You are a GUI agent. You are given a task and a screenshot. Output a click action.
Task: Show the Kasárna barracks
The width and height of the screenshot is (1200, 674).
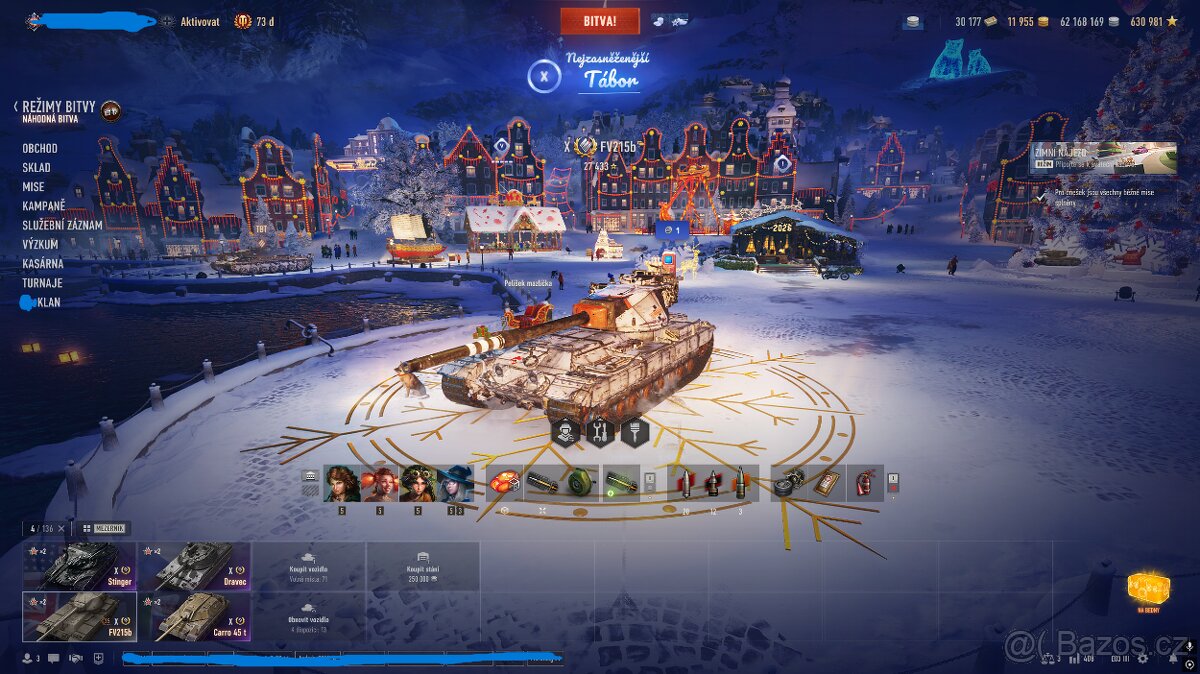point(43,263)
